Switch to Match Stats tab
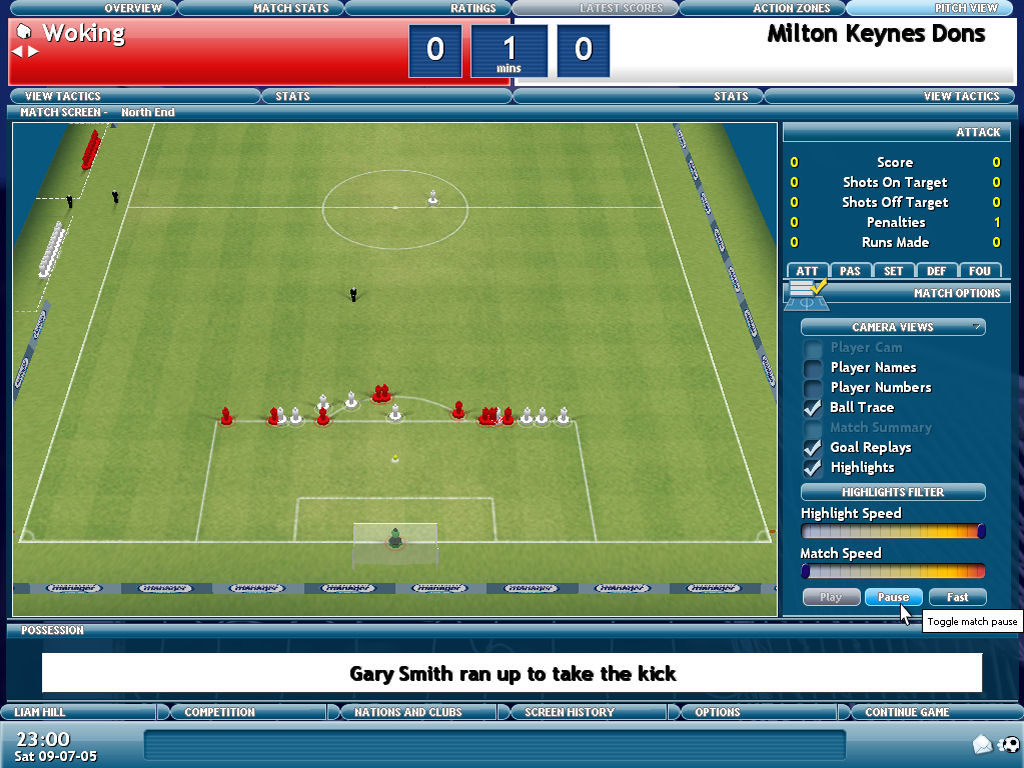The height and width of the screenshot is (768, 1024). 290,8
